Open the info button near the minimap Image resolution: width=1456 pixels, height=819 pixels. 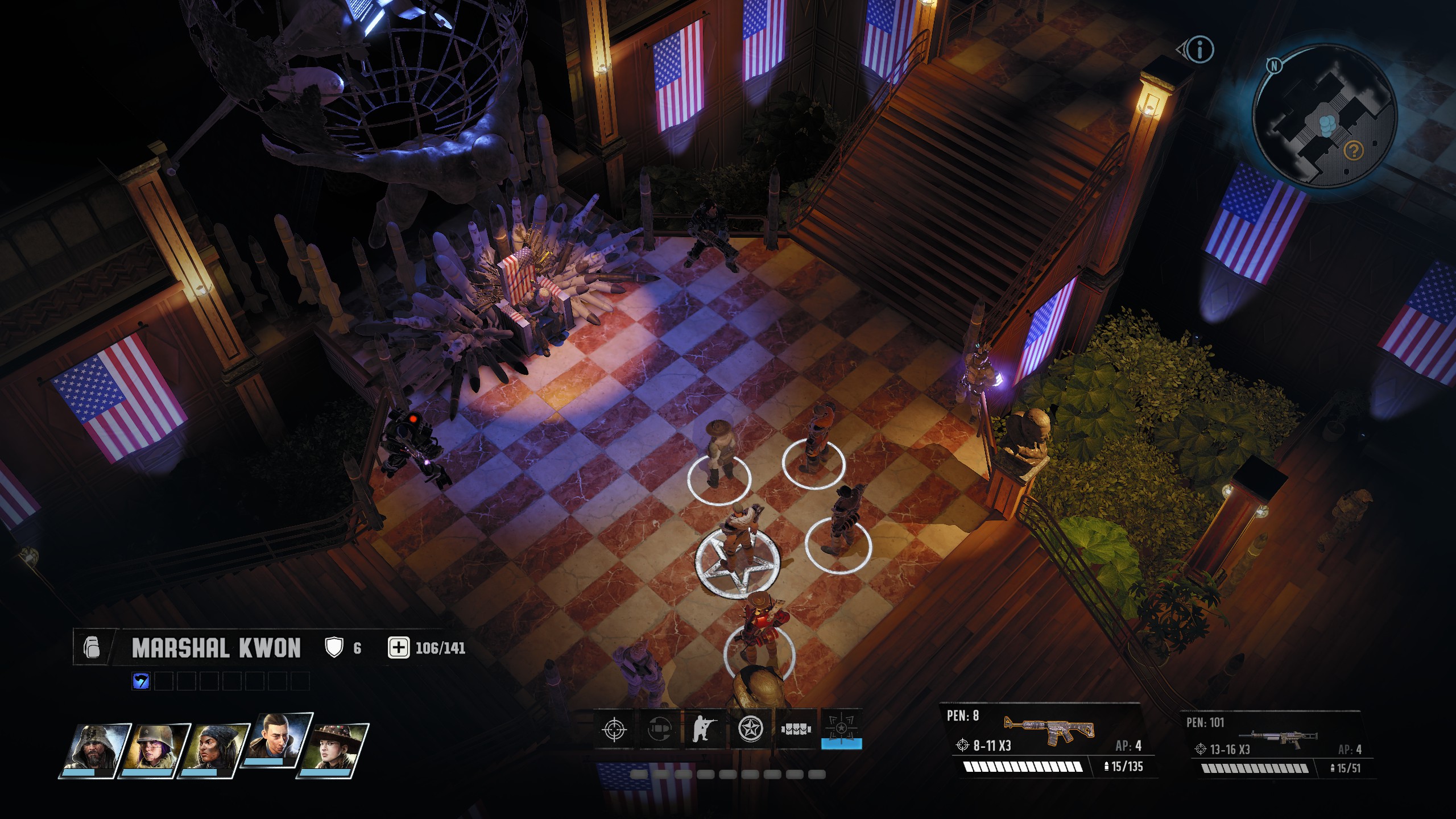pos(1200,50)
